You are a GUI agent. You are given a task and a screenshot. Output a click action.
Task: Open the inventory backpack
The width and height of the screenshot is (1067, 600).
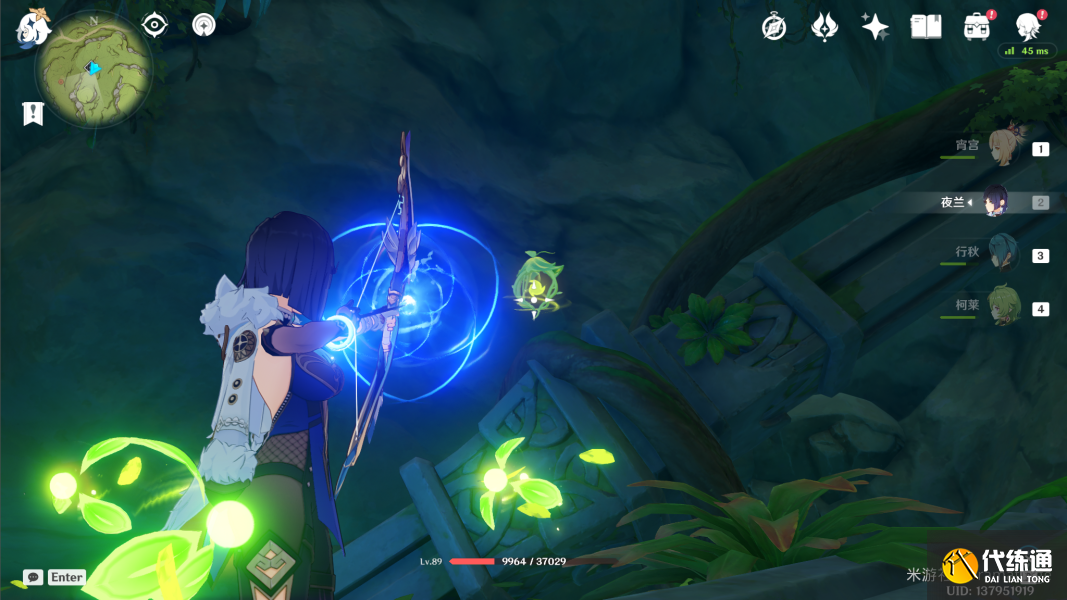(x=977, y=27)
